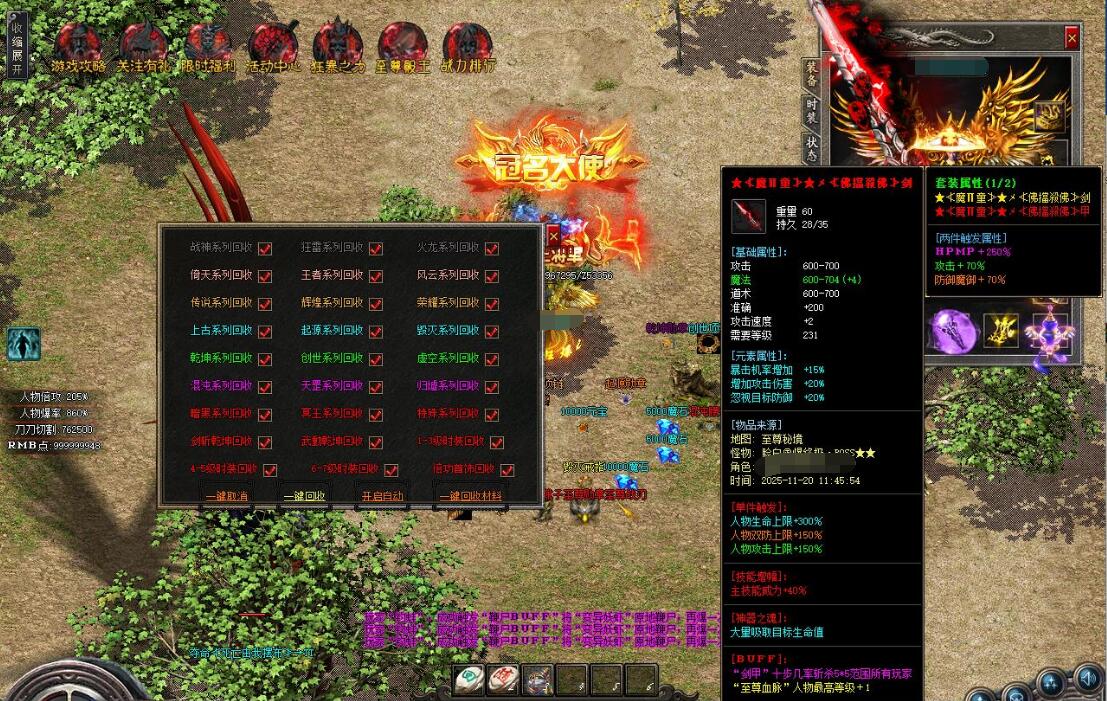Toggle the 火龙系列回收 checkbox
This screenshot has height=701, width=1107.
pyautogui.click(x=491, y=248)
